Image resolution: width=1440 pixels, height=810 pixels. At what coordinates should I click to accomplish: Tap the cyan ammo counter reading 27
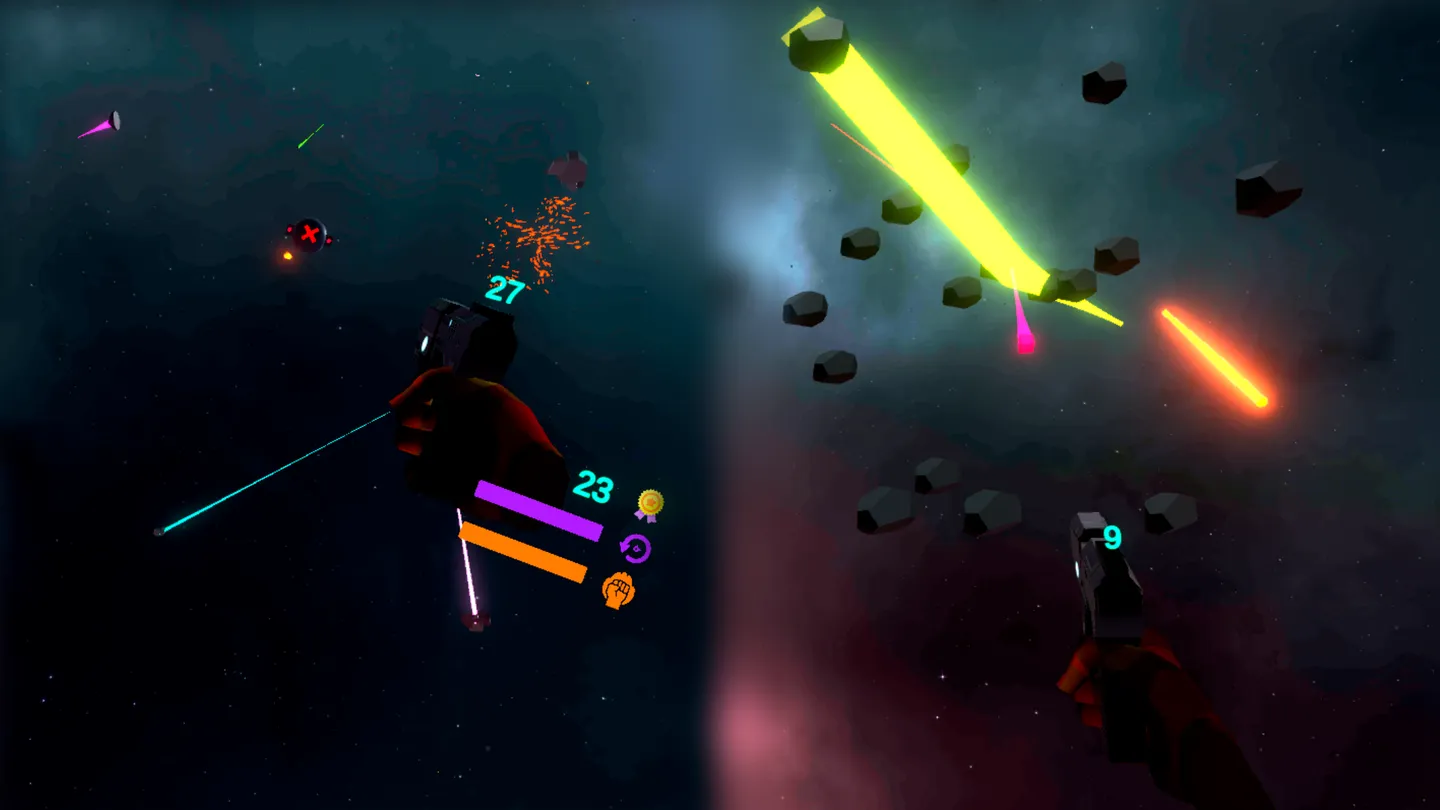504,290
